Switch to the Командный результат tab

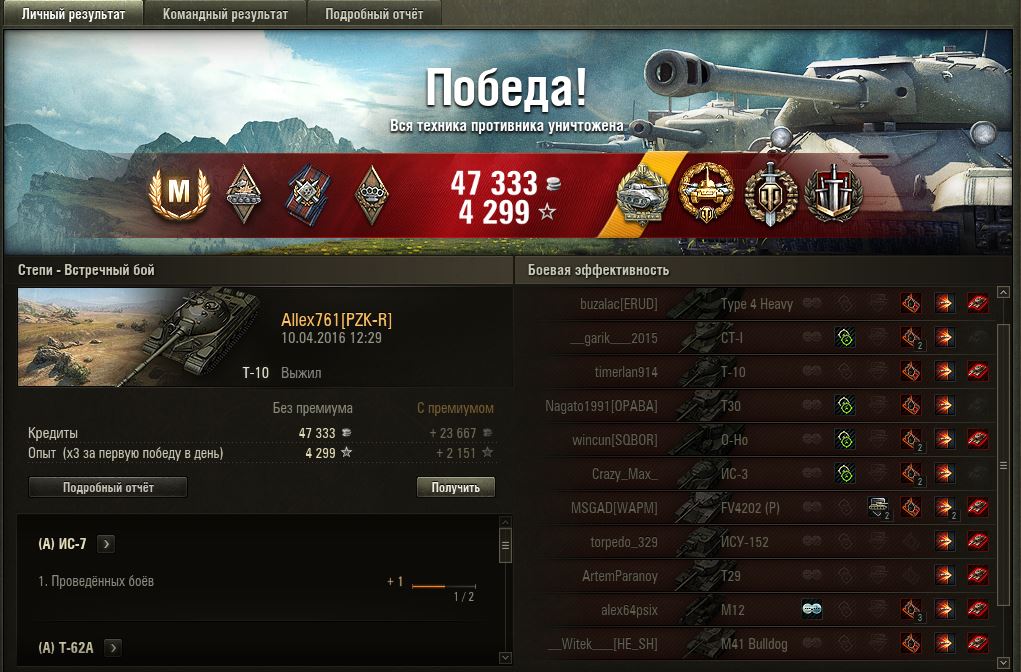[x=225, y=14]
